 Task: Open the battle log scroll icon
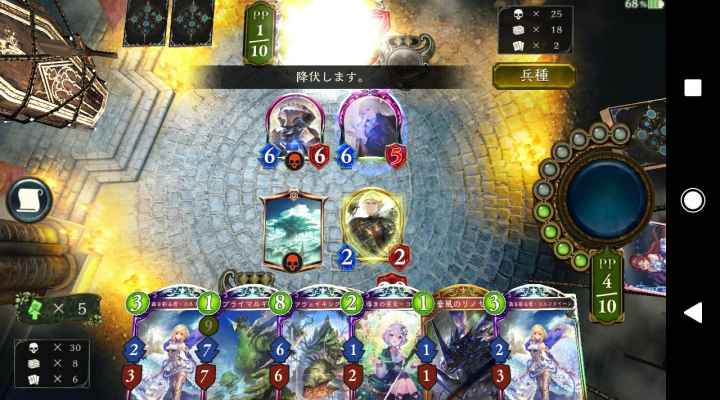coord(29,200)
